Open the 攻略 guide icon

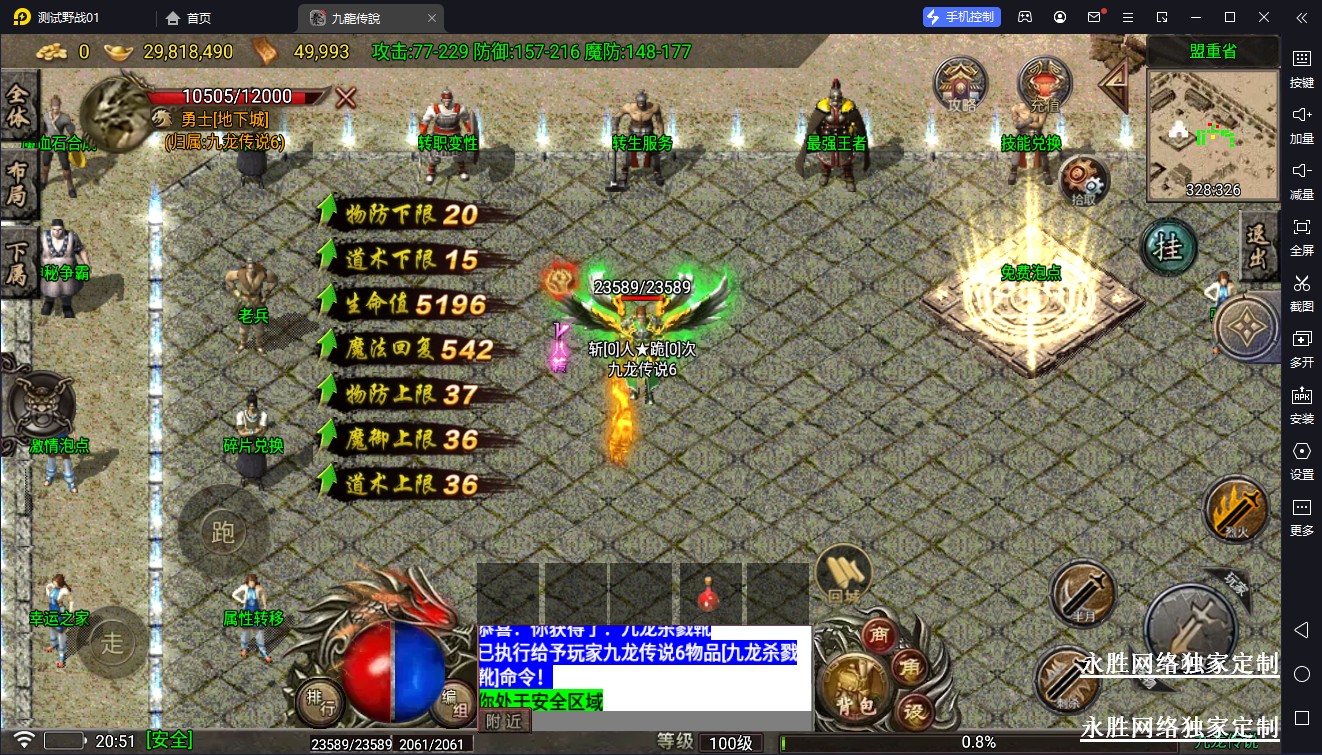[960, 85]
